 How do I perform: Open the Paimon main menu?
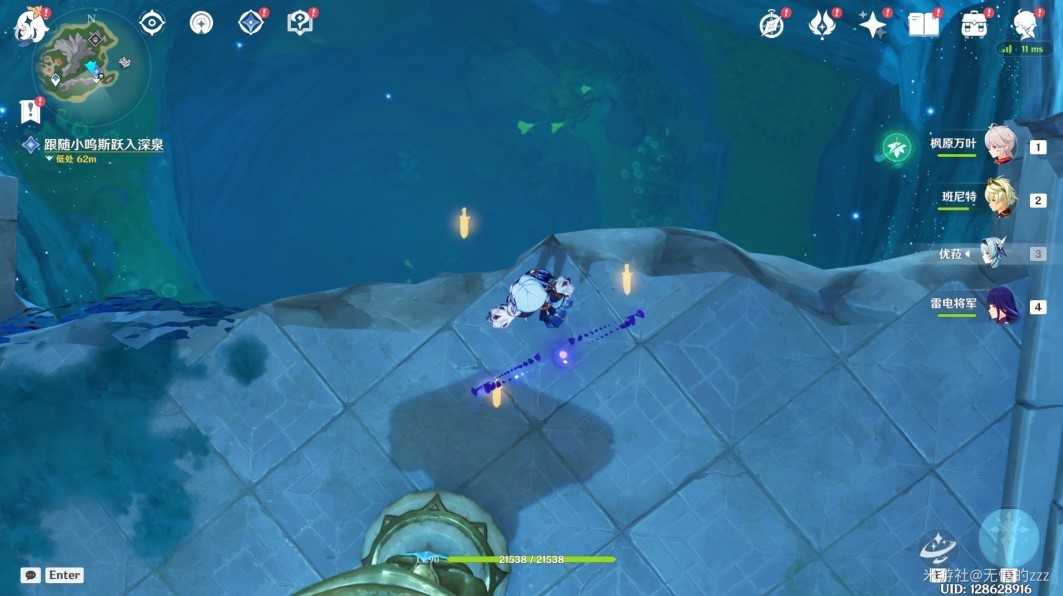point(31,22)
